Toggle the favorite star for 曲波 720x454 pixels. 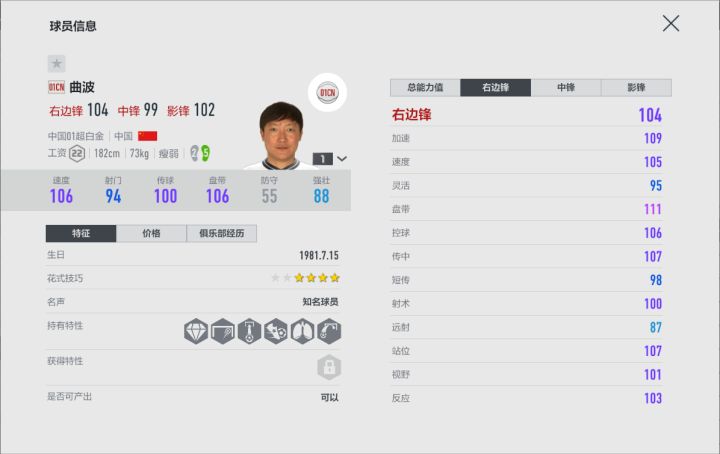pos(56,64)
